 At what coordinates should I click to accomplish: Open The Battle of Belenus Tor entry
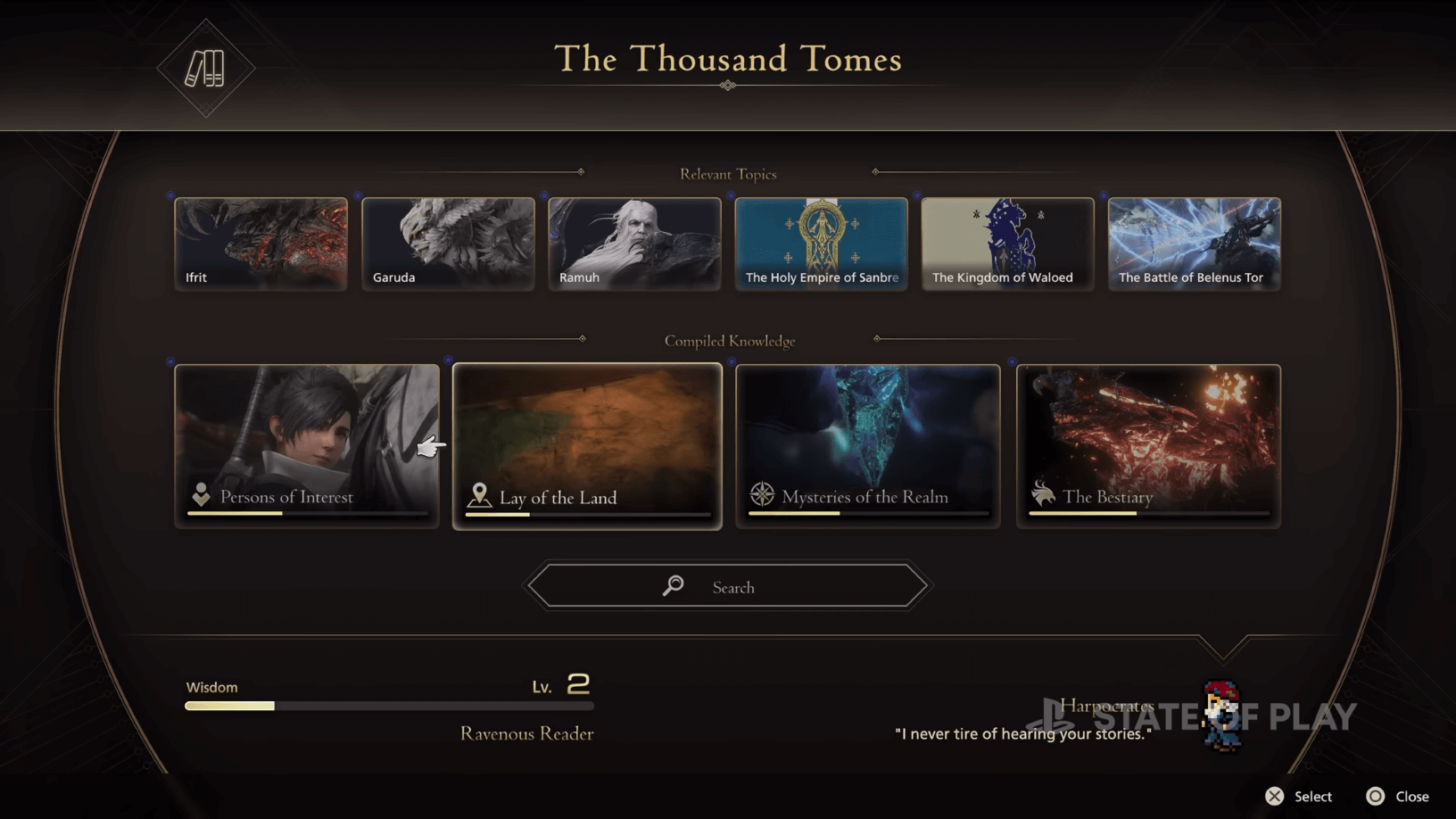point(1194,243)
